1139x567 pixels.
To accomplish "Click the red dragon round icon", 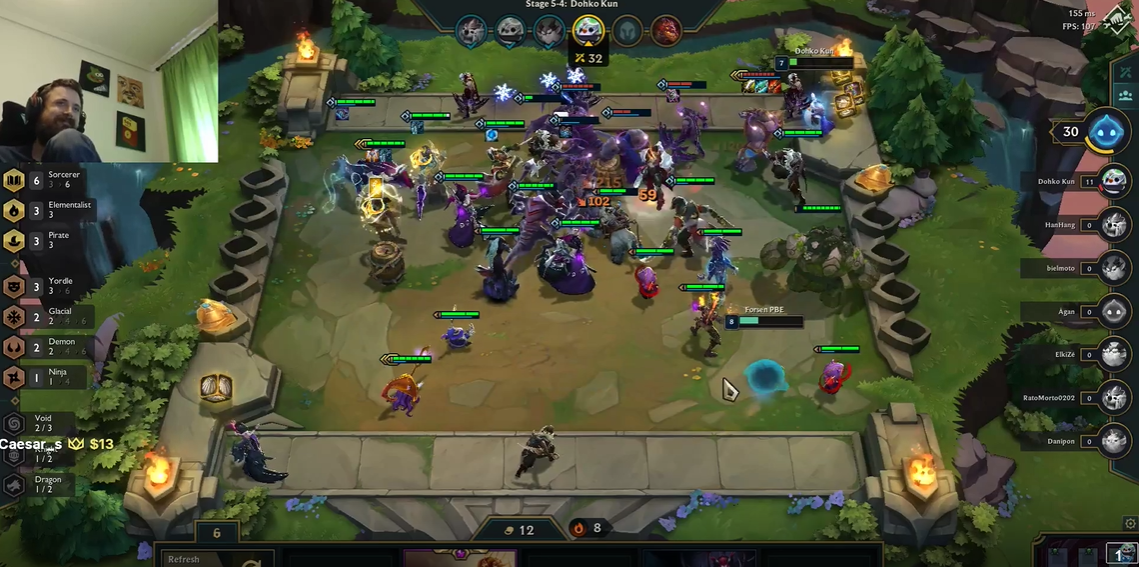I will pyautogui.click(x=666, y=31).
